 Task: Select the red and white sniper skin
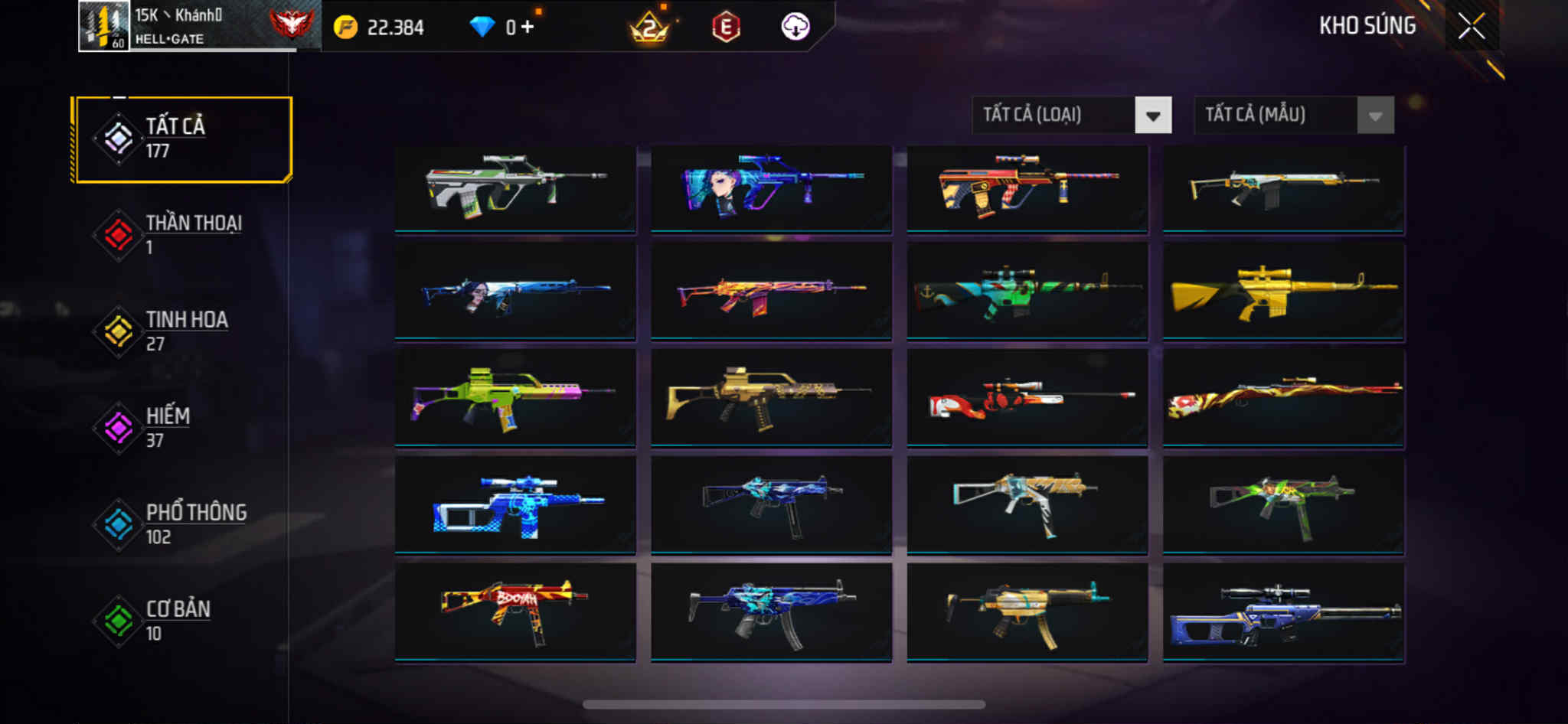click(1027, 397)
